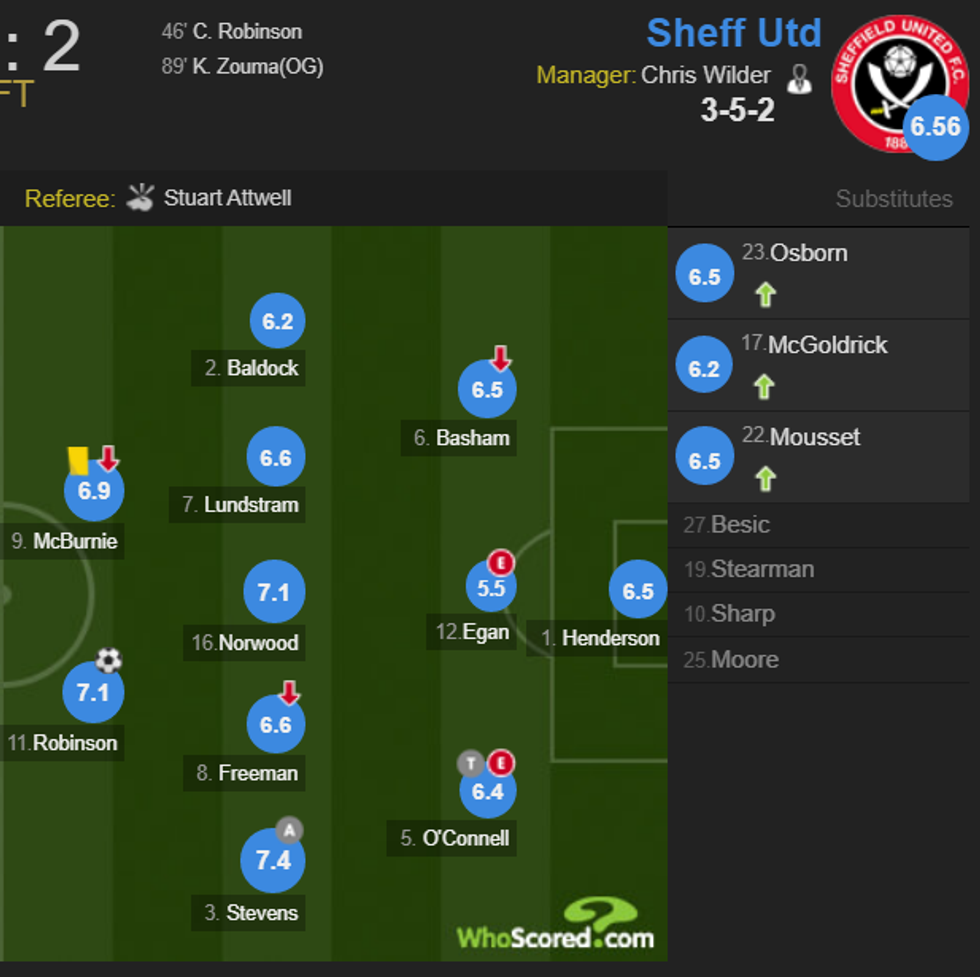The width and height of the screenshot is (980, 977).
Task: Choose goalkeeper Henderson's rating circle
Action: (x=638, y=591)
